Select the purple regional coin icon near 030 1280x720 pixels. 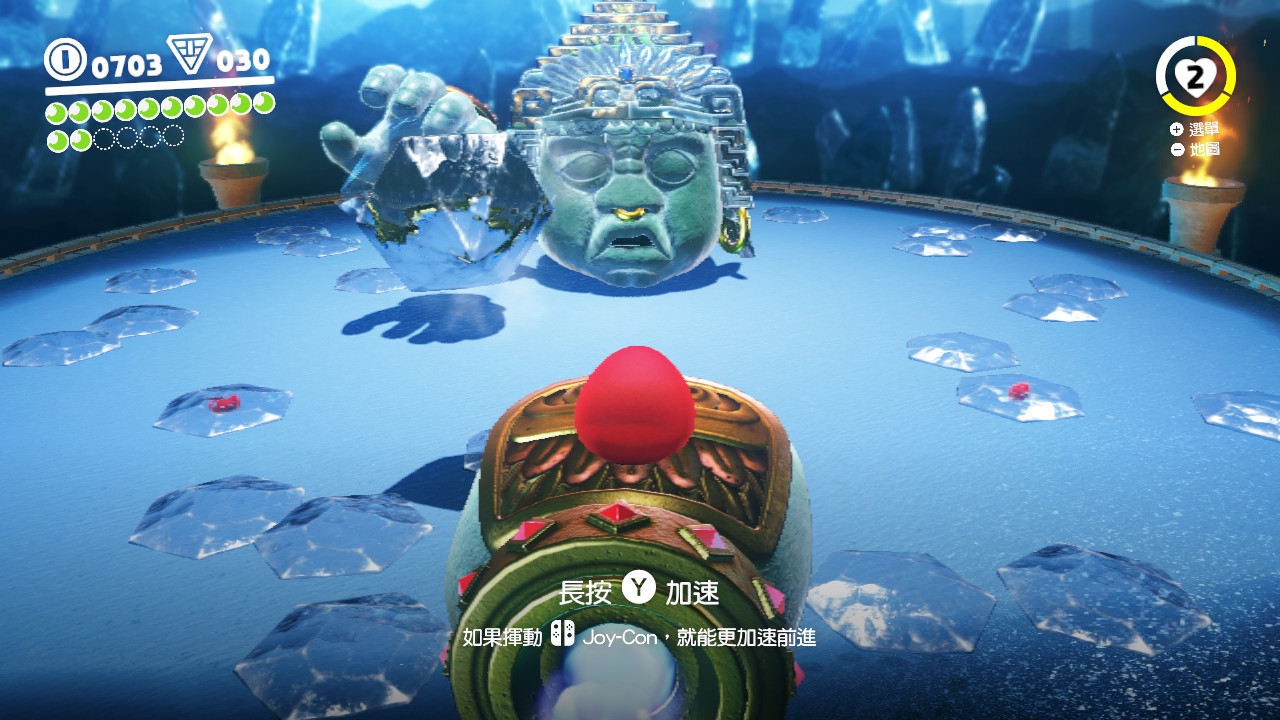point(190,56)
